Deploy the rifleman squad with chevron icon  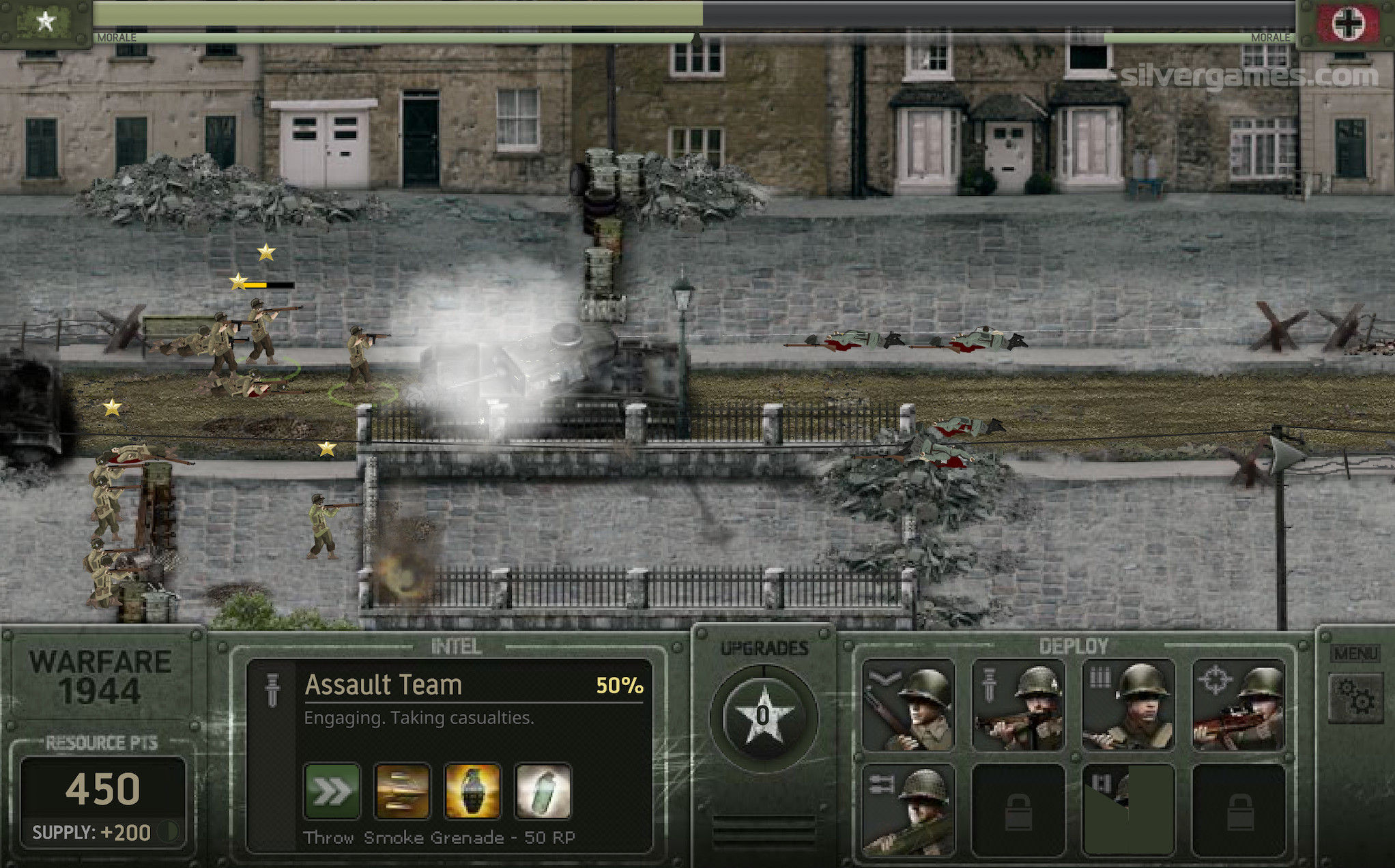(x=908, y=705)
